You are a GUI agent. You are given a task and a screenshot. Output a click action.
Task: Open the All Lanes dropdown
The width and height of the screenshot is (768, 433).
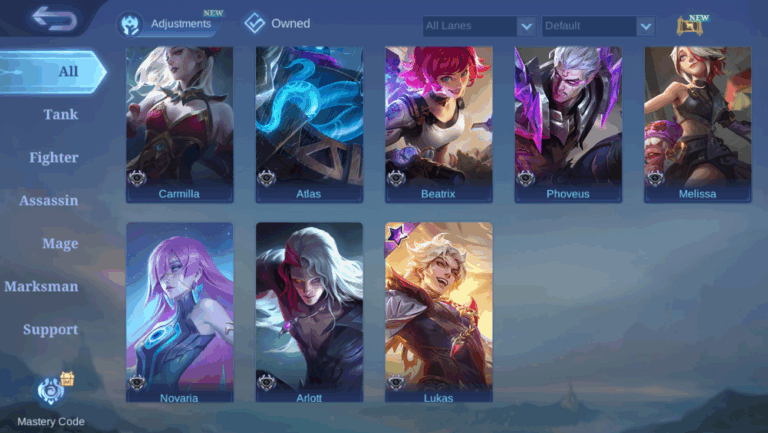click(x=479, y=26)
